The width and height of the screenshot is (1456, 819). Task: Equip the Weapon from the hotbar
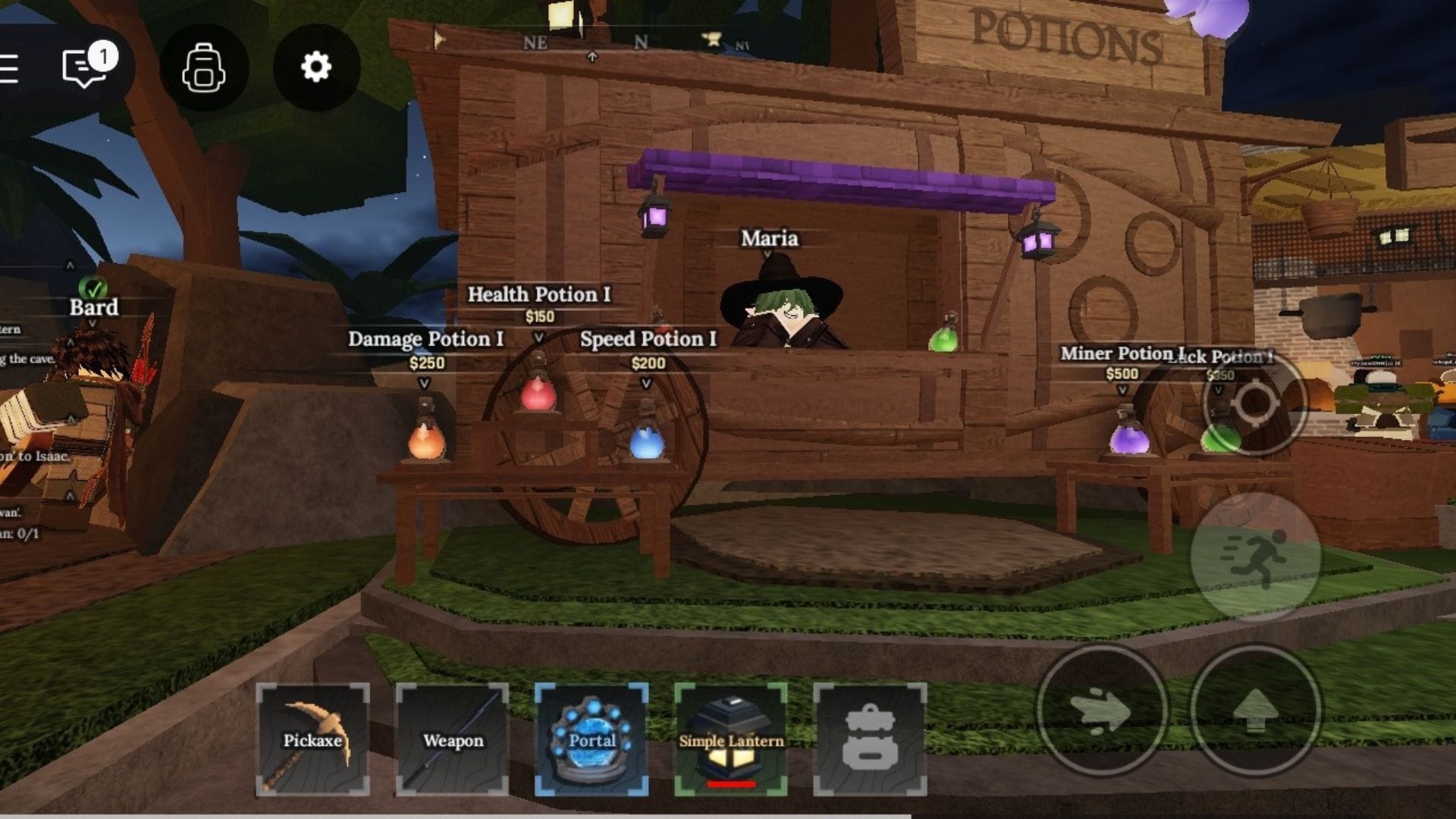pyautogui.click(x=452, y=735)
